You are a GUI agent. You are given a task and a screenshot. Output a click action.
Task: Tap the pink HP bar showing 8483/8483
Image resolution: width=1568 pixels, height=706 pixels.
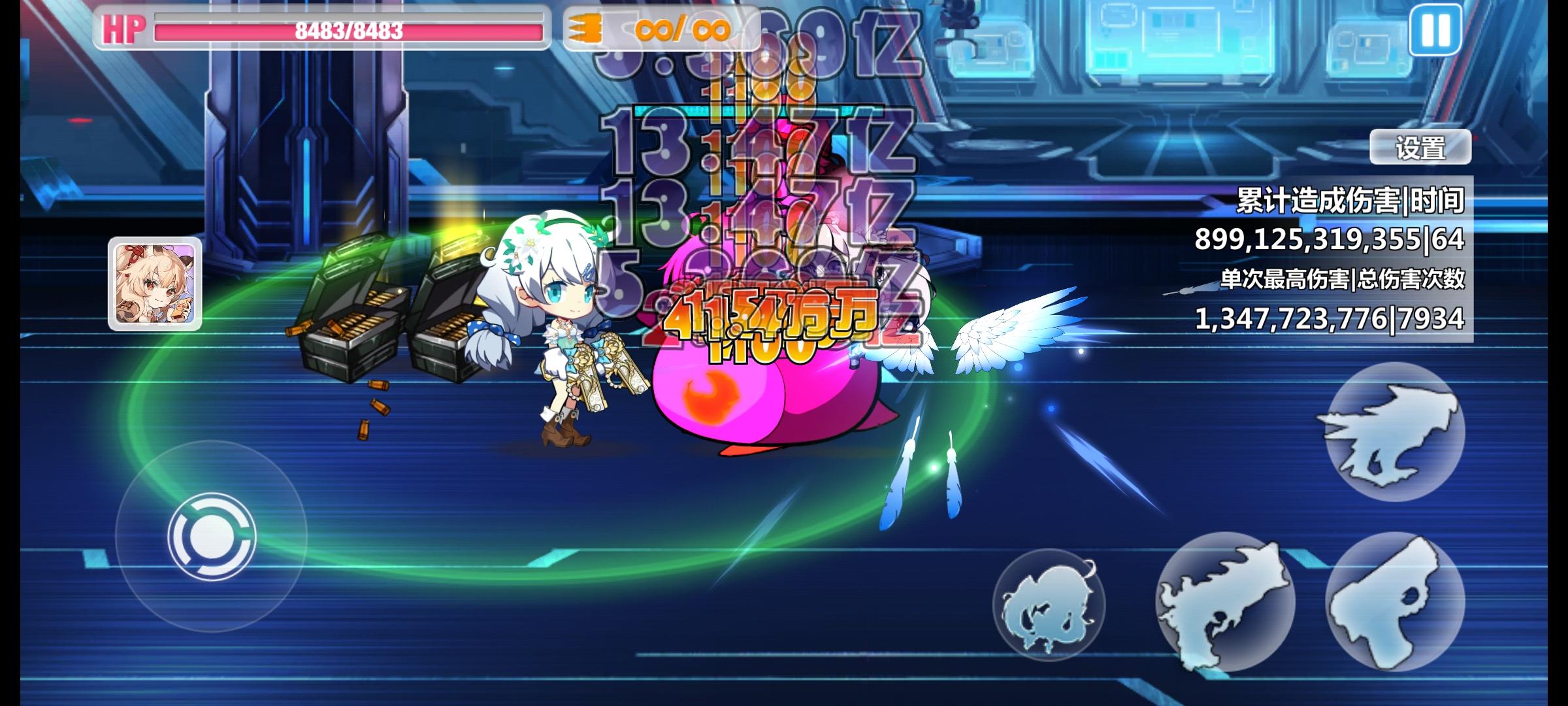(x=346, y=29)
